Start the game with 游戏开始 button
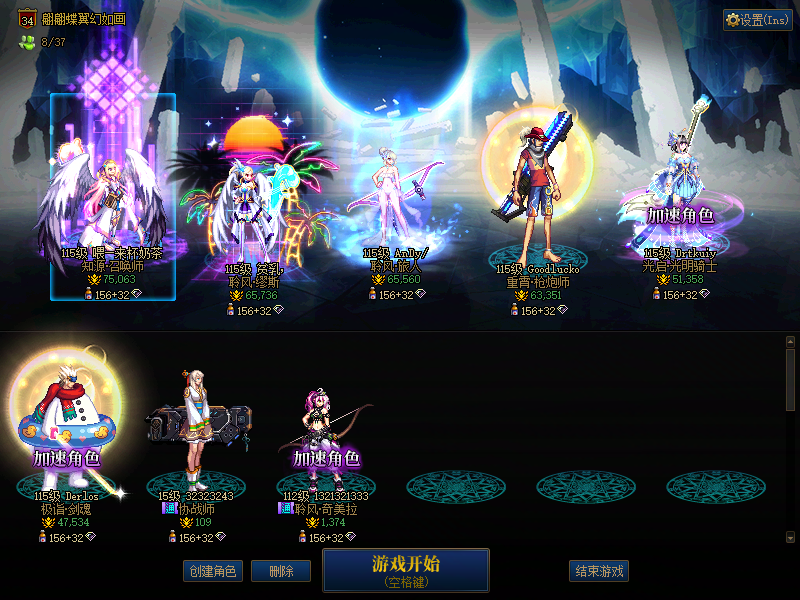The width and height of the screenshot is (800, 600). (x=405, y=570)
